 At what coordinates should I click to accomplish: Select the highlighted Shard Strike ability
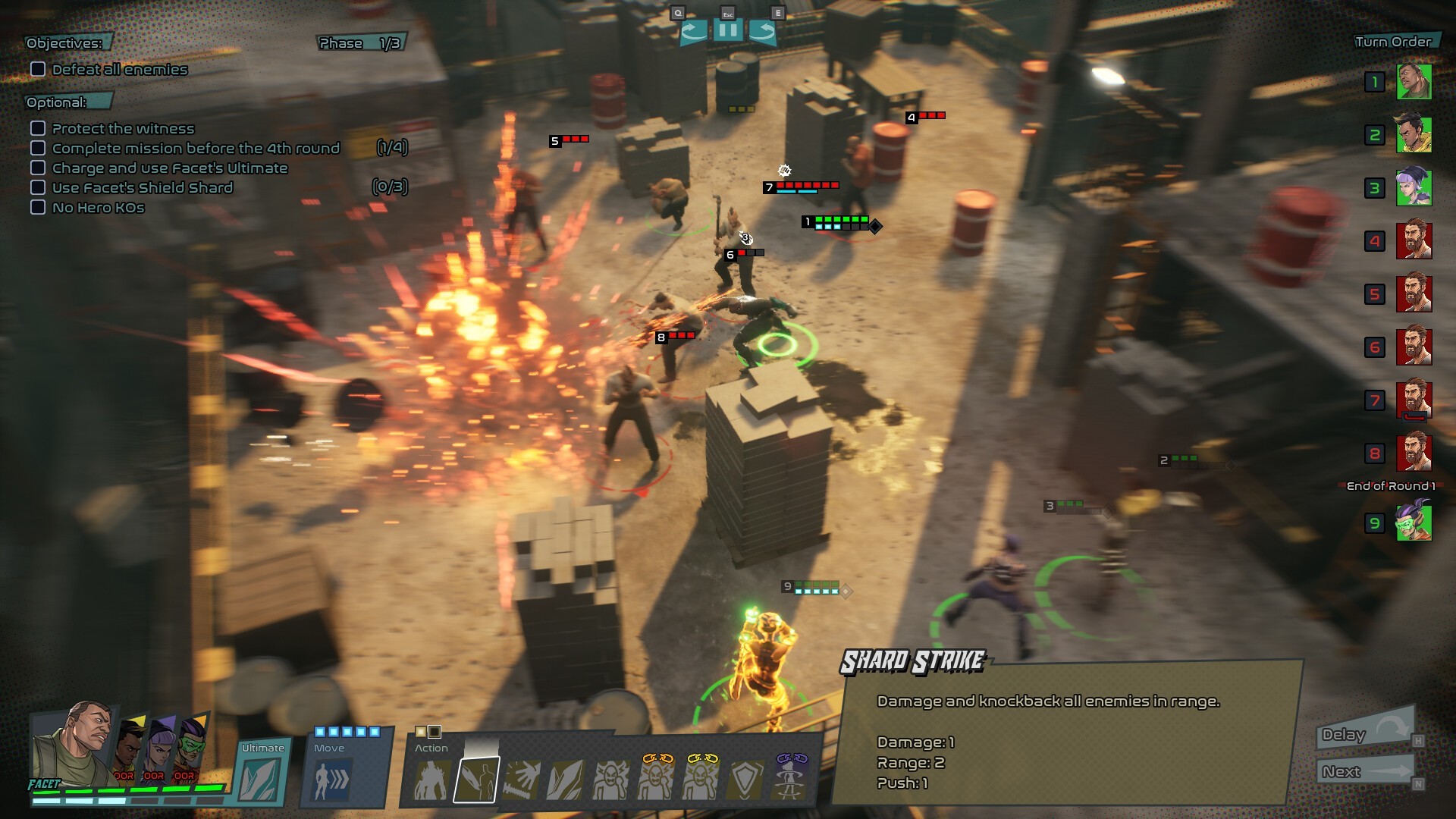pos(476,780)
